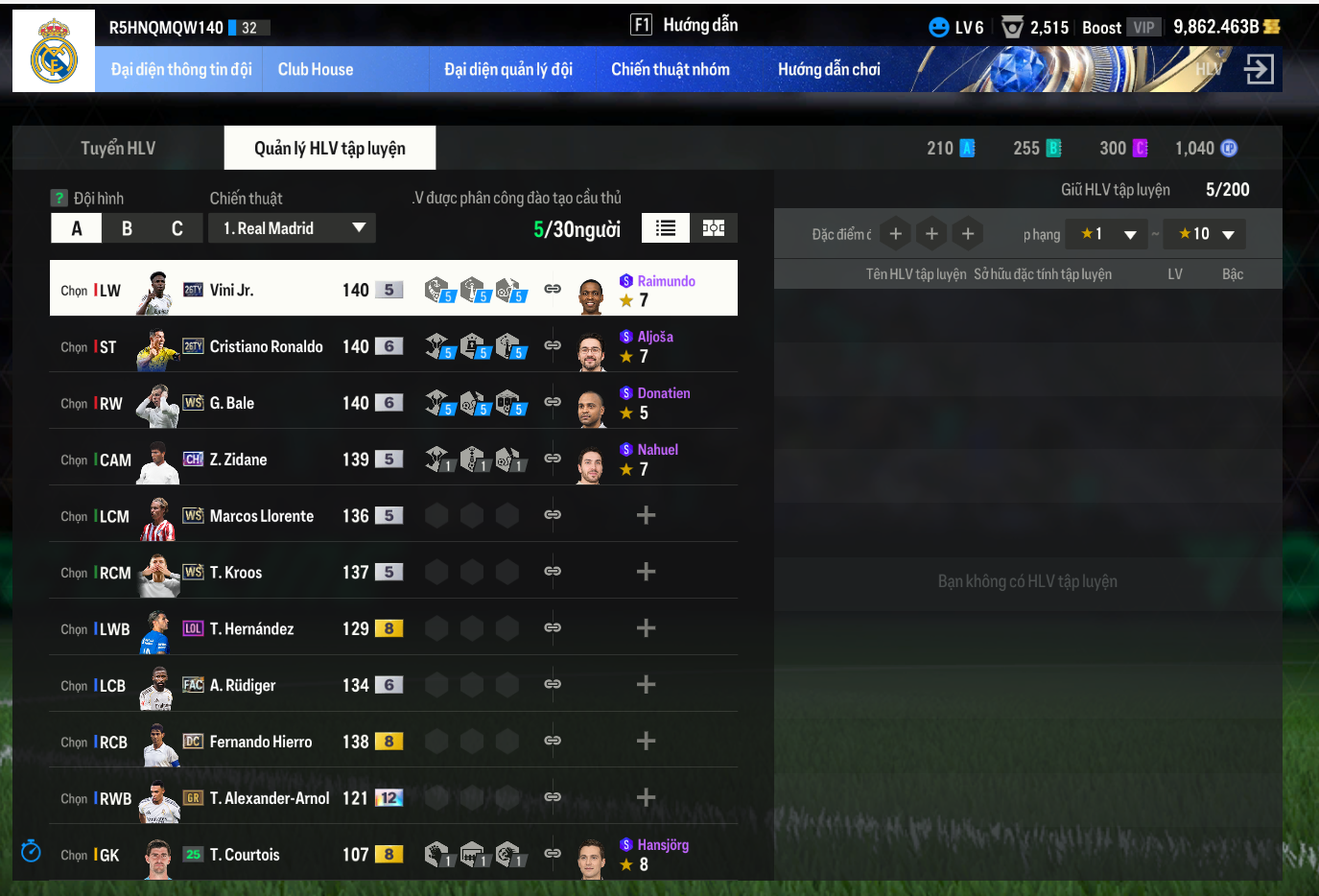
Task: Select the Quản lý HLV tập luyện tab
Action: [x=329, y=149]
